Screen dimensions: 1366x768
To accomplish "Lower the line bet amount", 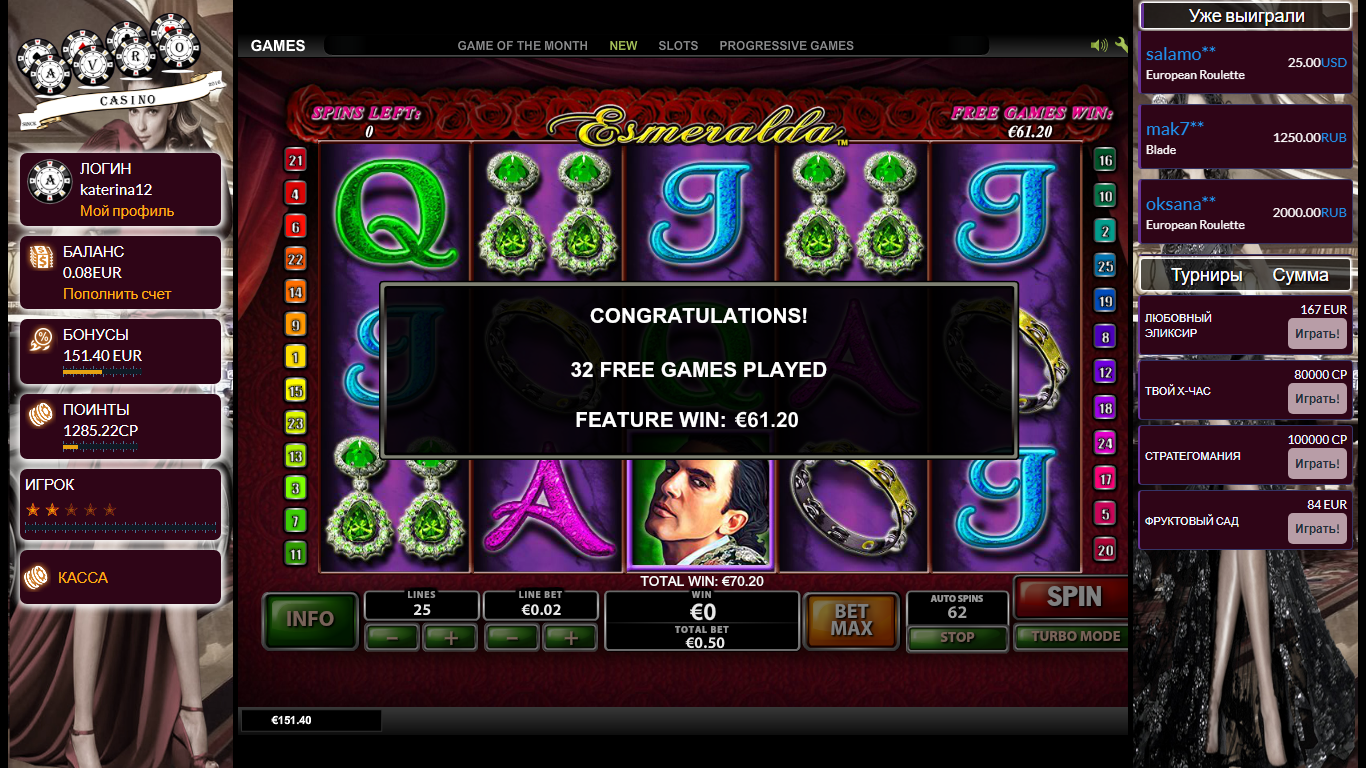I will point(511,637).
